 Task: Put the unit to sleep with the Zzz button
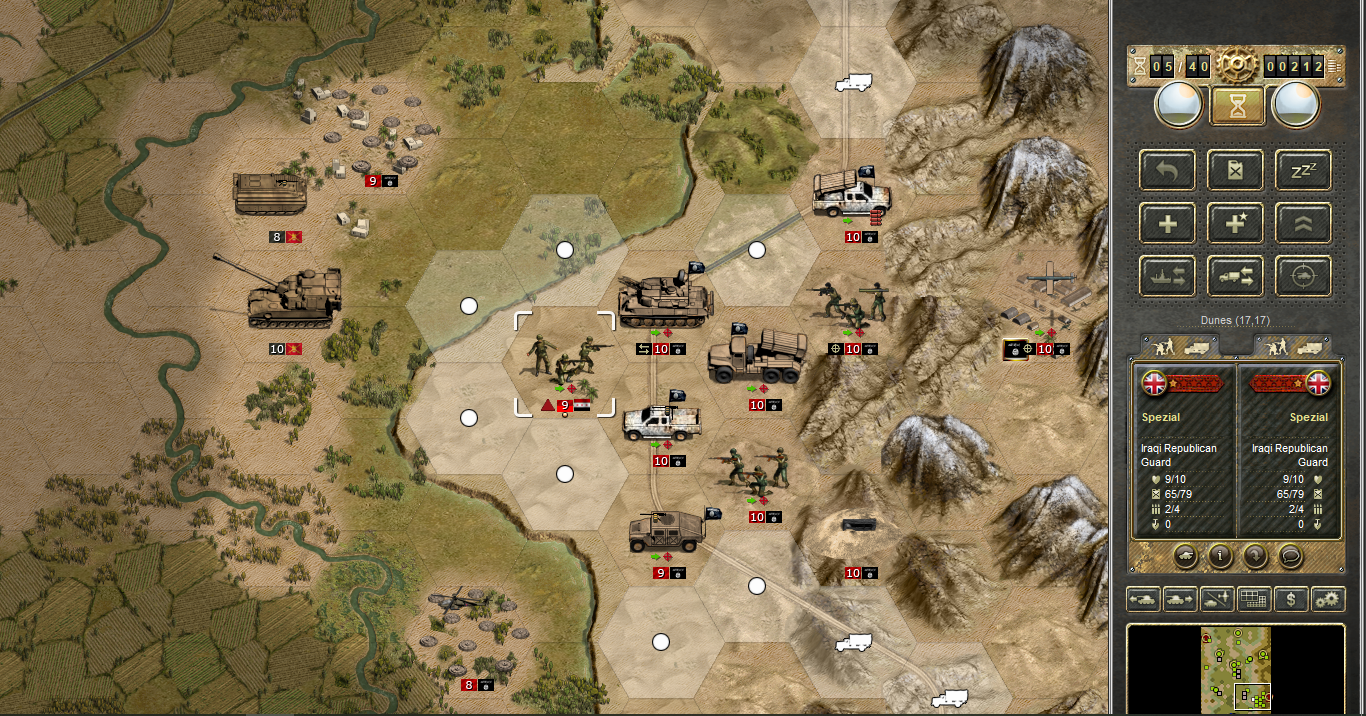click(x=1303, y=170)
